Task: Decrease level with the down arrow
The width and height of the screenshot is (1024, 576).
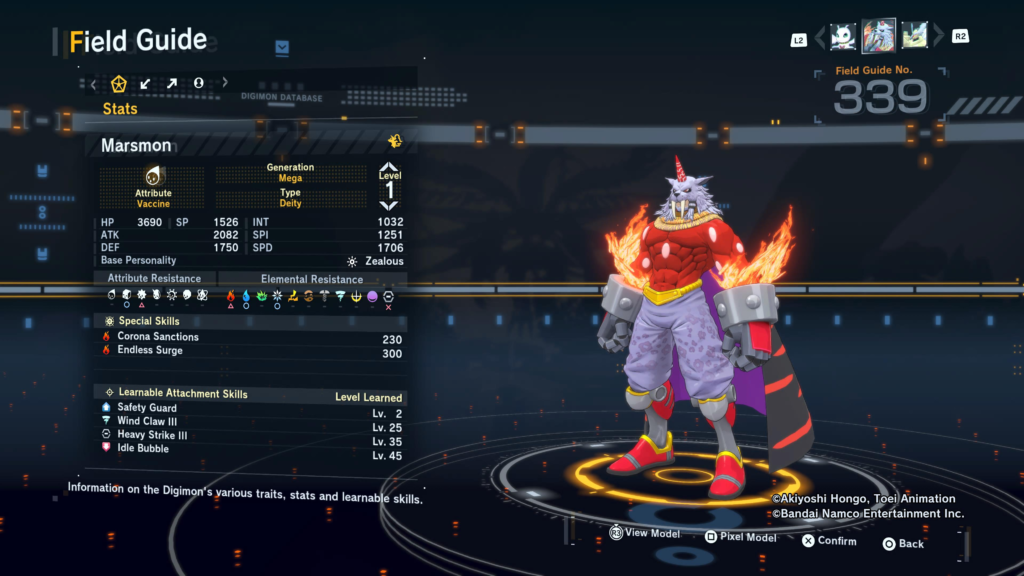Action: coord(389,204)
